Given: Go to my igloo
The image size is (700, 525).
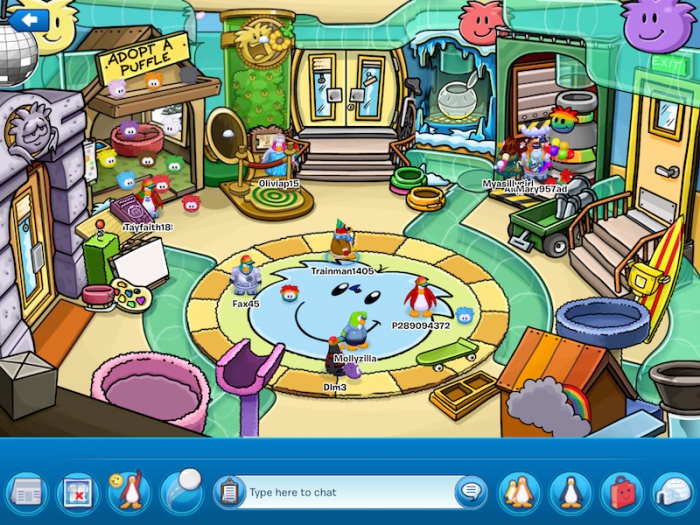Looking at the screenshot, I should (672, 492).
